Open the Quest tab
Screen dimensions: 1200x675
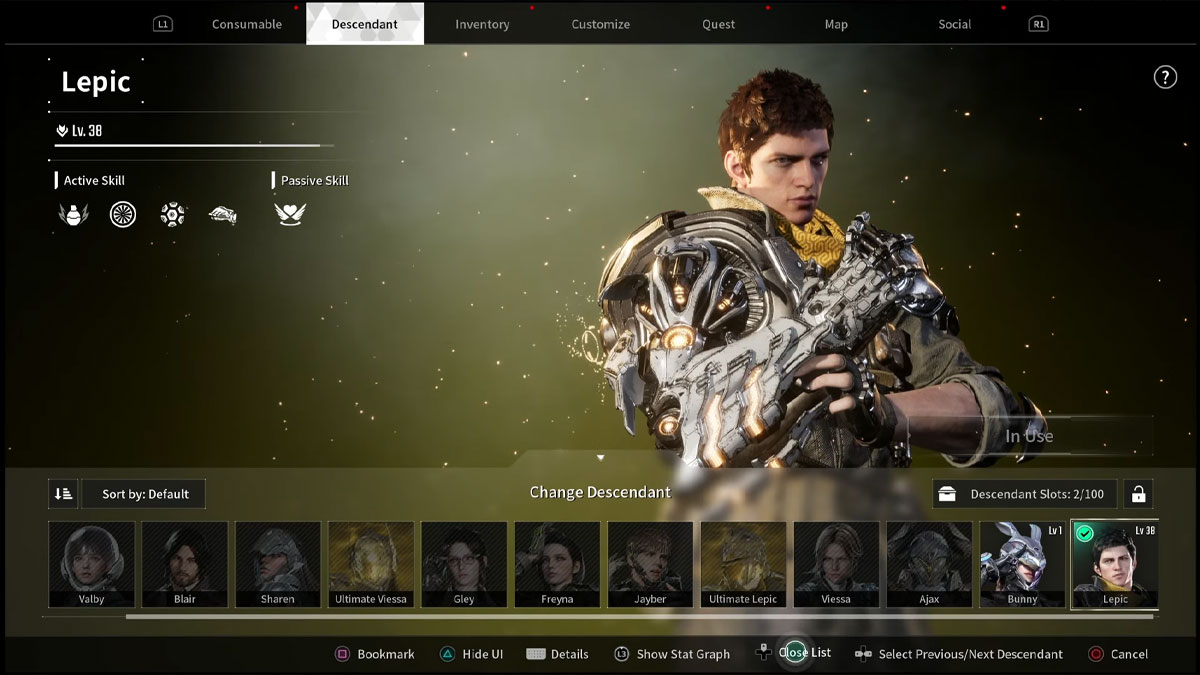(718, 24)
